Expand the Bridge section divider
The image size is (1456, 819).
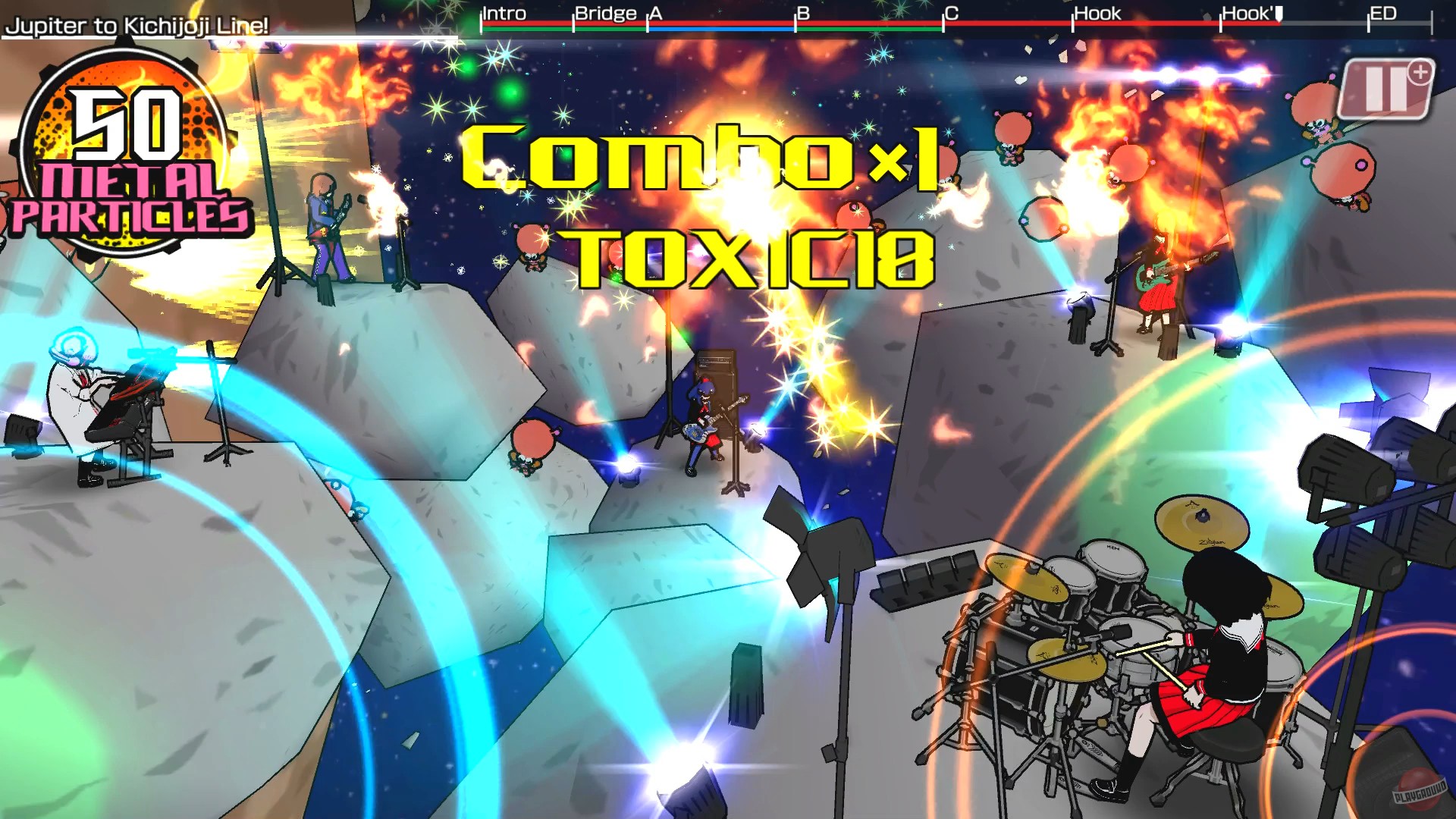(604, 13)
